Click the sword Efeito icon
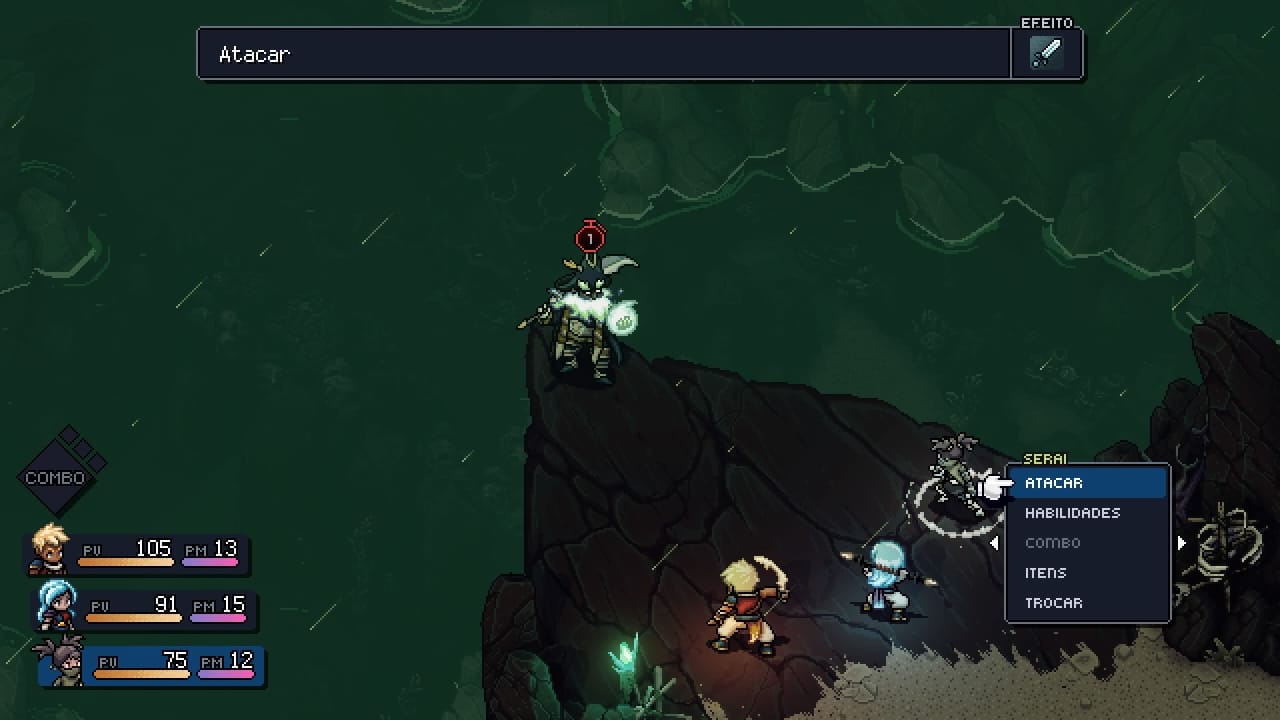Screen dimensions: 1280x720 [x=1046, y=53]
